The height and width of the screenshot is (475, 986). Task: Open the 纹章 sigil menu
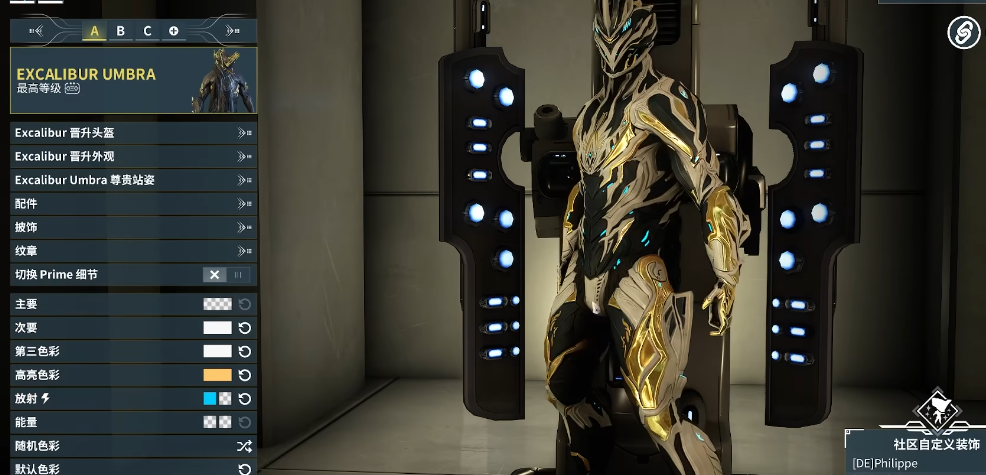point(133,251)
